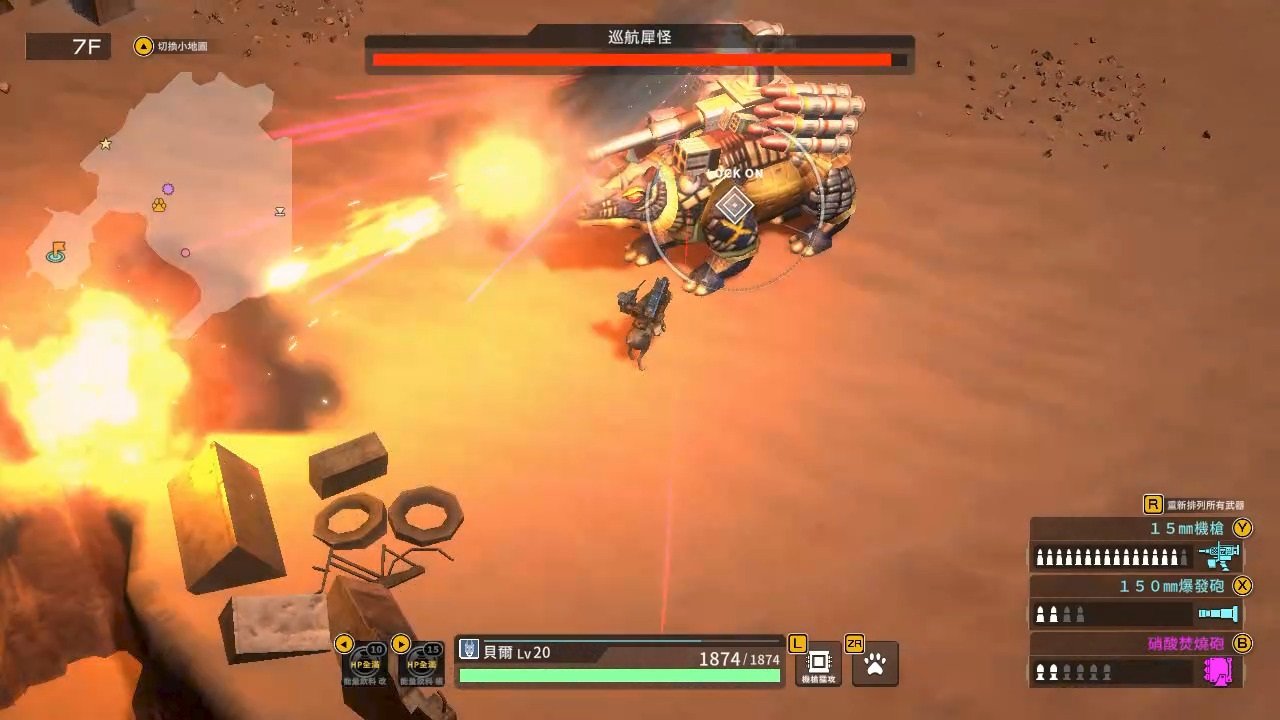Click 貝爾's character portrait icon
This screenshot has height=720, width=1280.
click(469, 650)
